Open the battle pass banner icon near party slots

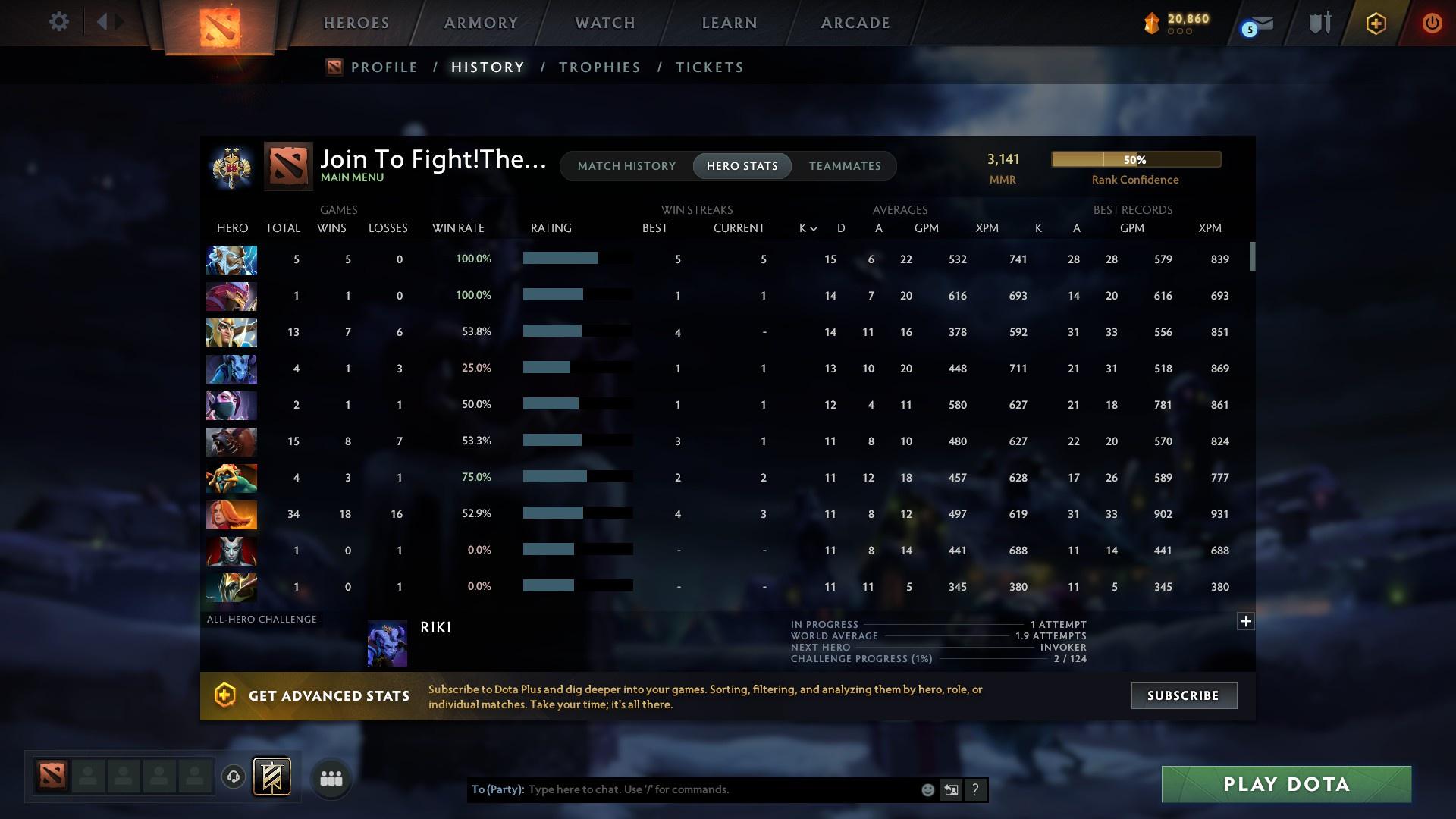click(x=273, y=777)
